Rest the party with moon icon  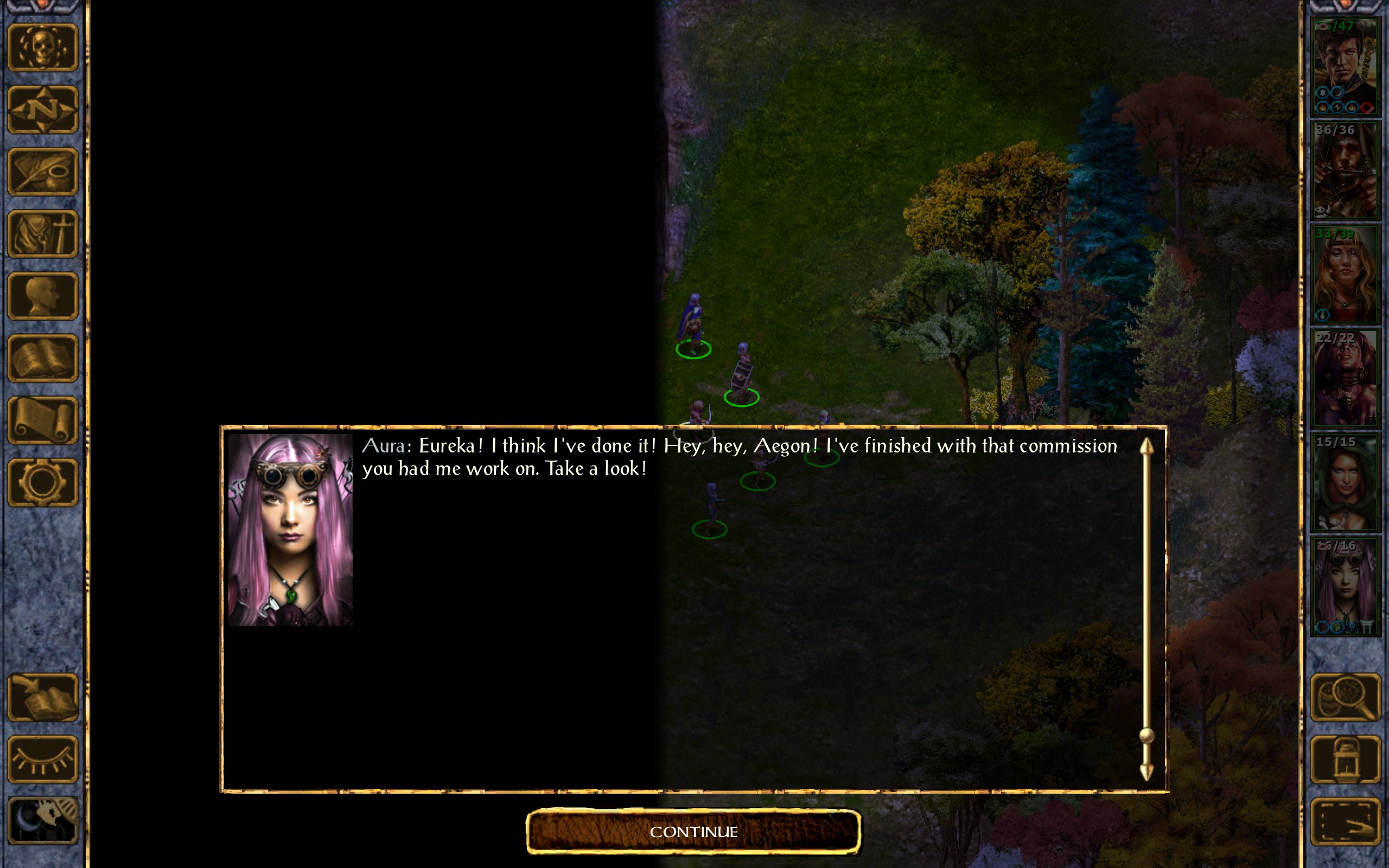pos(42,821)
